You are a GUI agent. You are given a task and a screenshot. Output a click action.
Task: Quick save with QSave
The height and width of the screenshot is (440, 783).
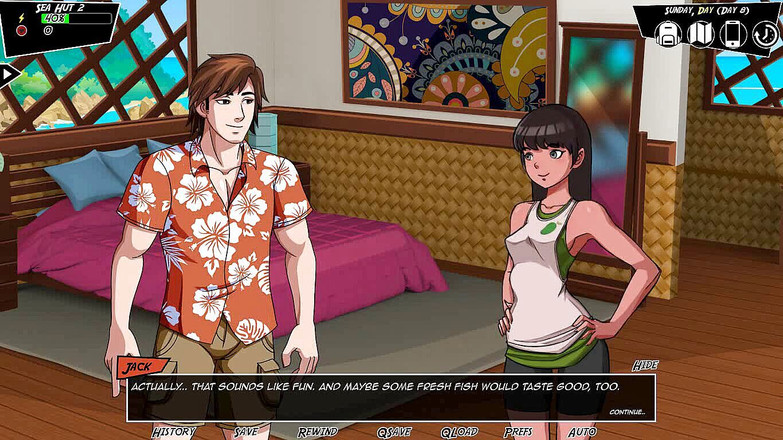click(x=393, y=432)
